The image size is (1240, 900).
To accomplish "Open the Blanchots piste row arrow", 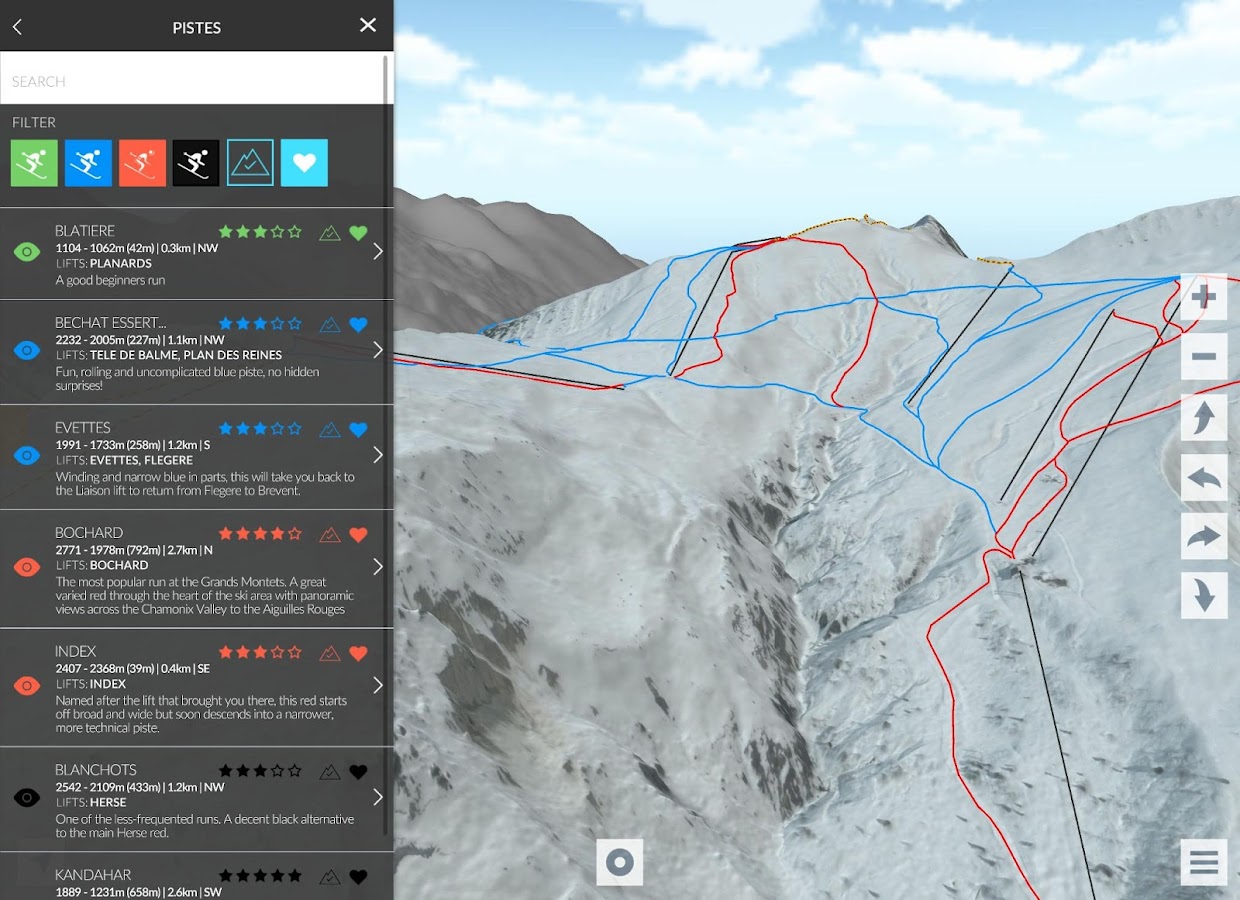I will (378, 797).
